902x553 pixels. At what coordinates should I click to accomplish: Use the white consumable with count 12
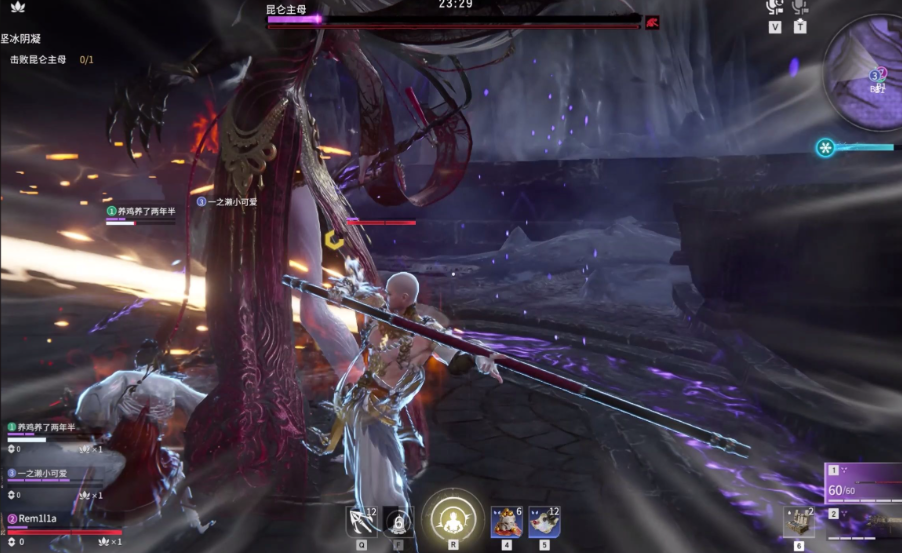pos(544,521)
